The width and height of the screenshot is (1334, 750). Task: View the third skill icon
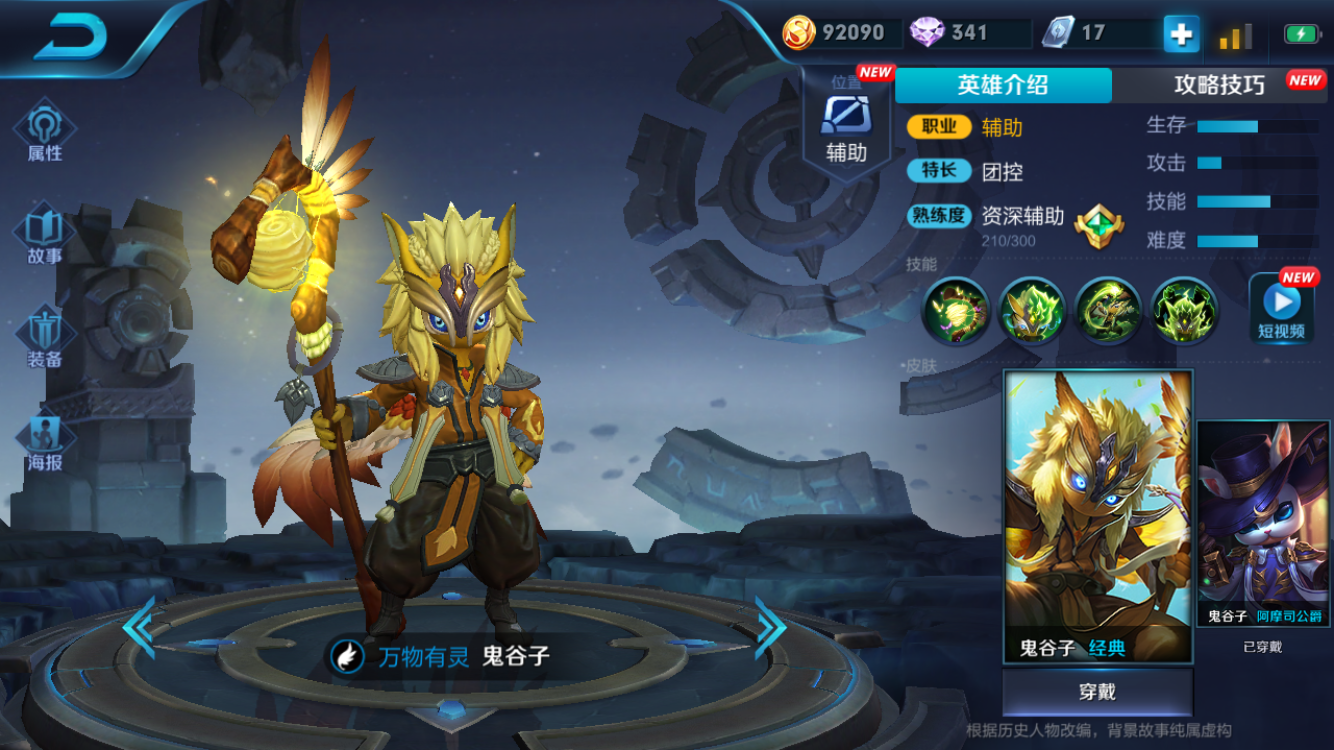(1108, 311)
